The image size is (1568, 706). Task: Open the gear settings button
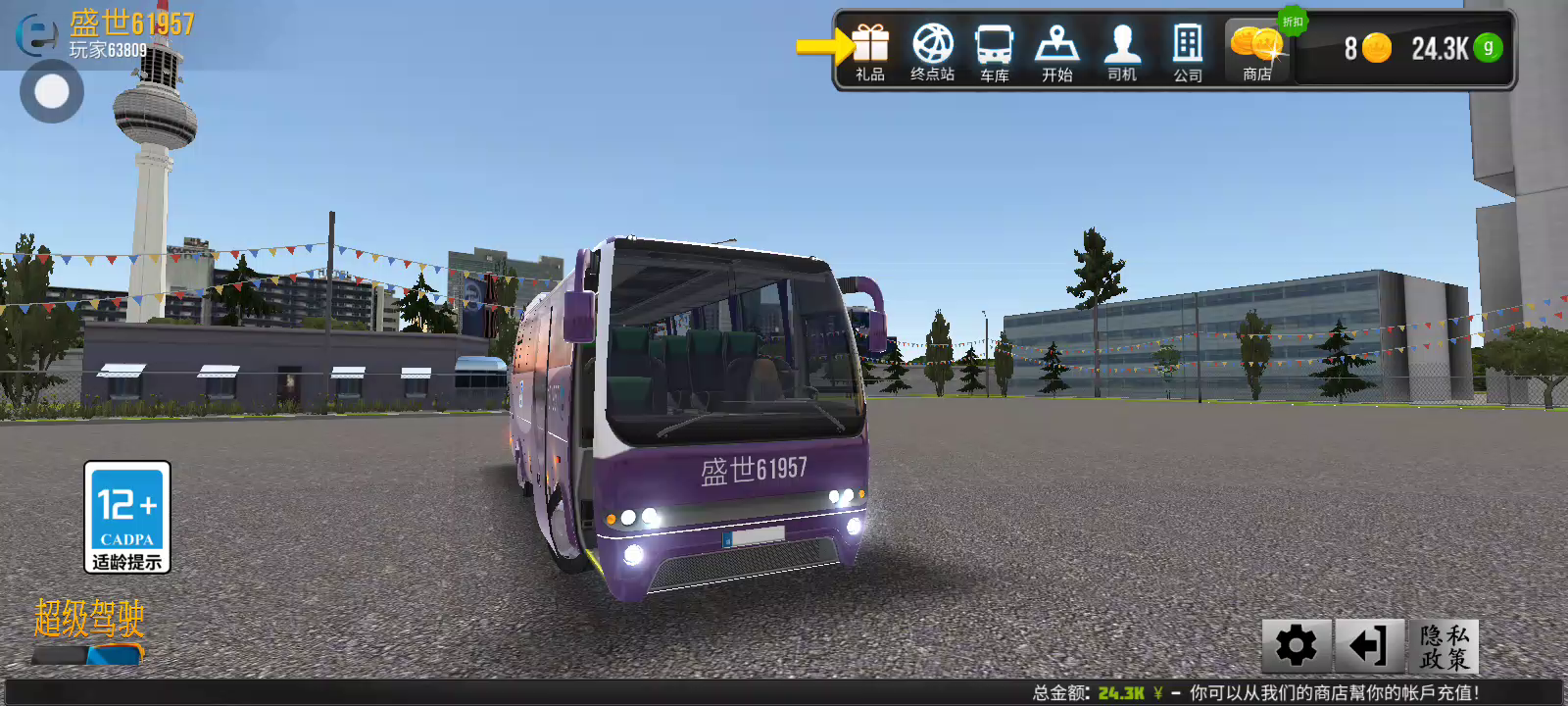click(1296, 645)
